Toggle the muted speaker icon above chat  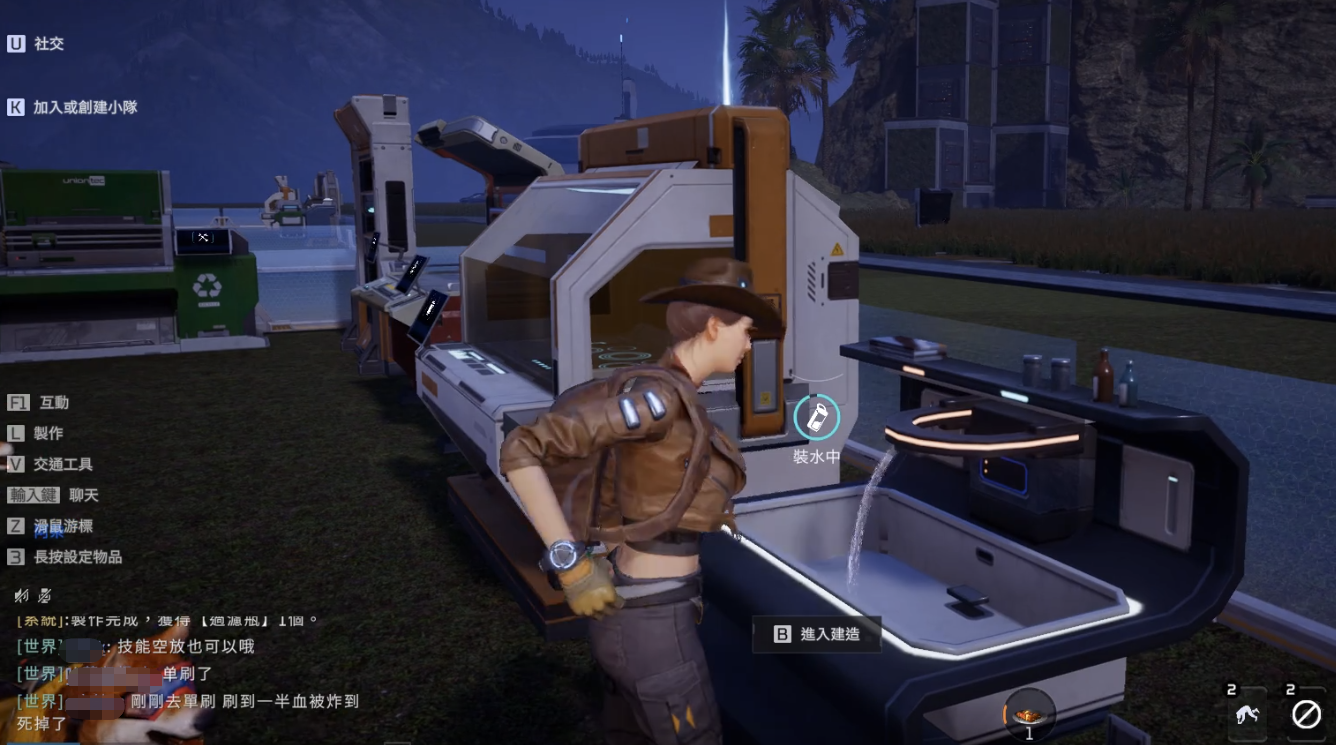[21, 596]
